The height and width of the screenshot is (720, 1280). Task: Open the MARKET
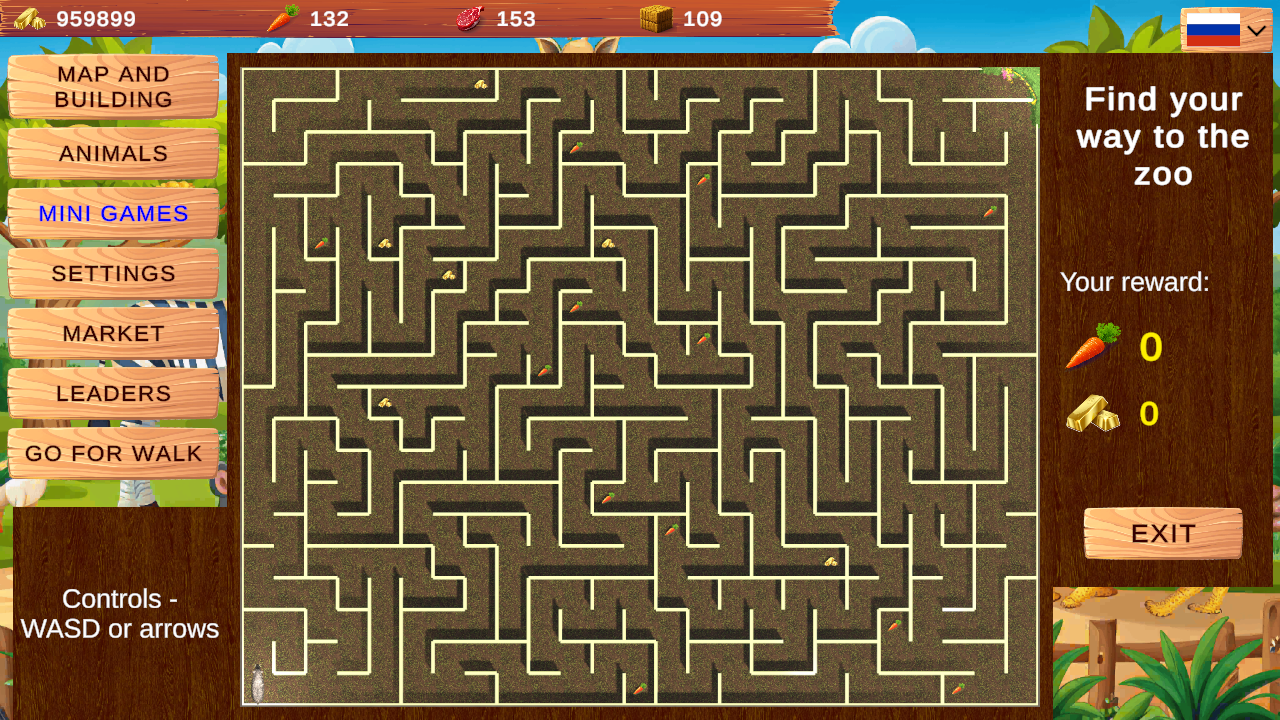pos(113,333)
